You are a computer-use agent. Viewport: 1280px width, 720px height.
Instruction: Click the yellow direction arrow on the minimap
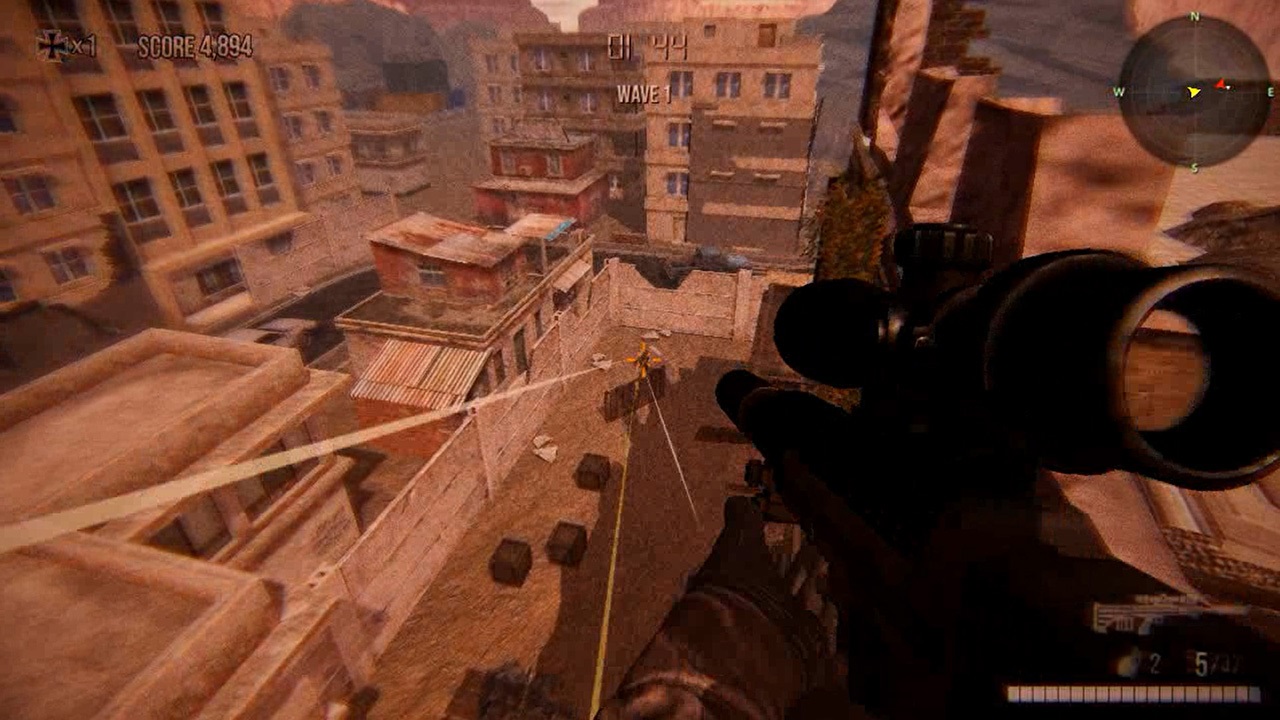point(1192,92)
